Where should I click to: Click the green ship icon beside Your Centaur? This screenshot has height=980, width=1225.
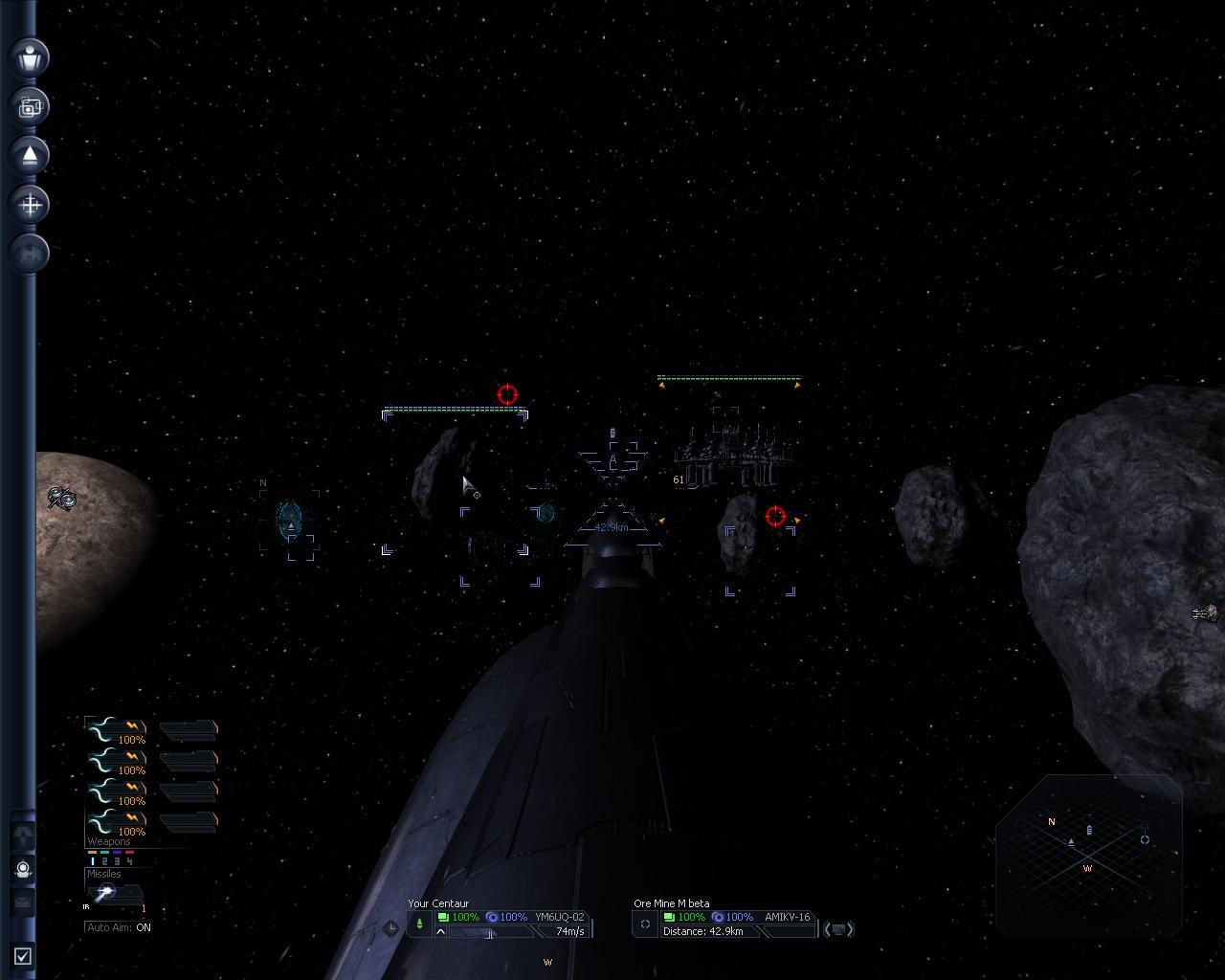coord(419,924)
